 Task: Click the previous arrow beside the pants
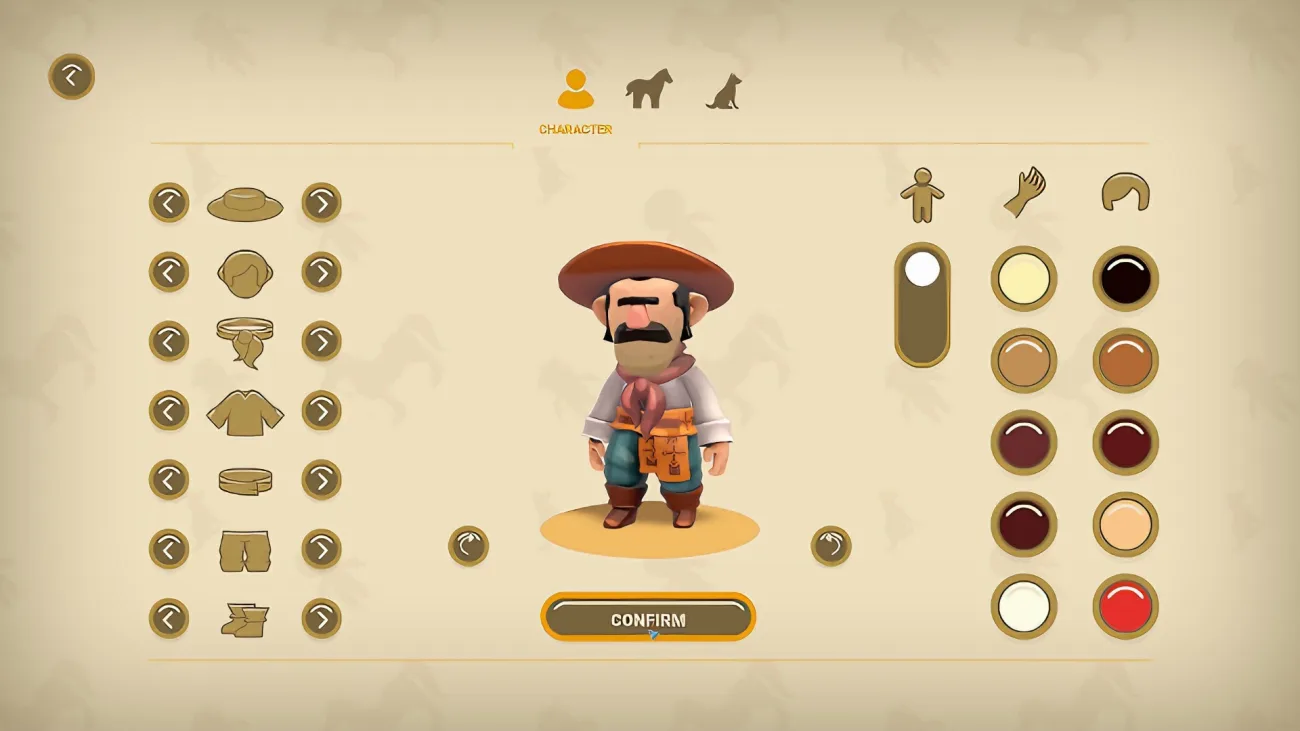click(169, 548)
